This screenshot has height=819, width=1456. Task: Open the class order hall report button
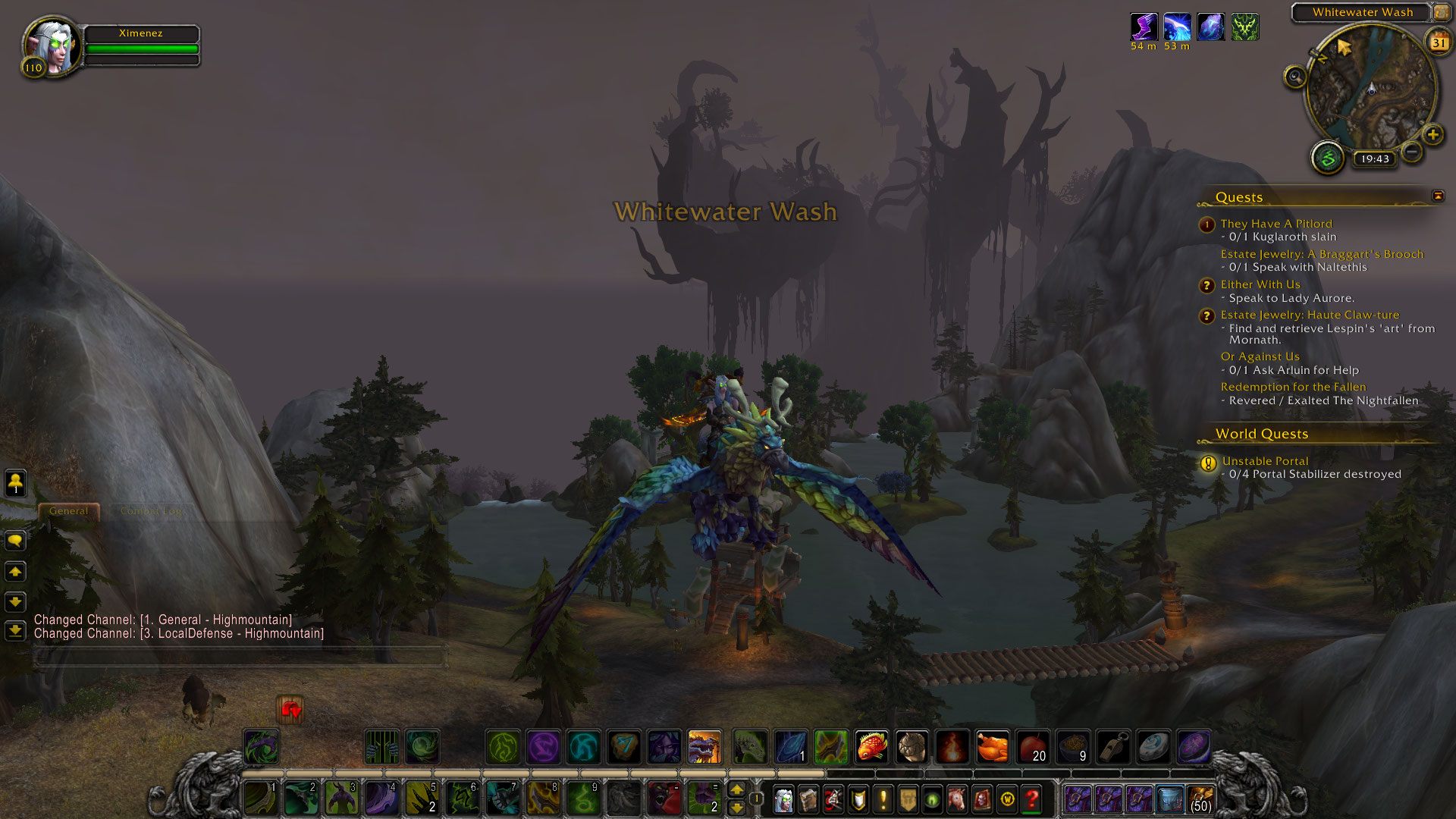point(1328,158)
